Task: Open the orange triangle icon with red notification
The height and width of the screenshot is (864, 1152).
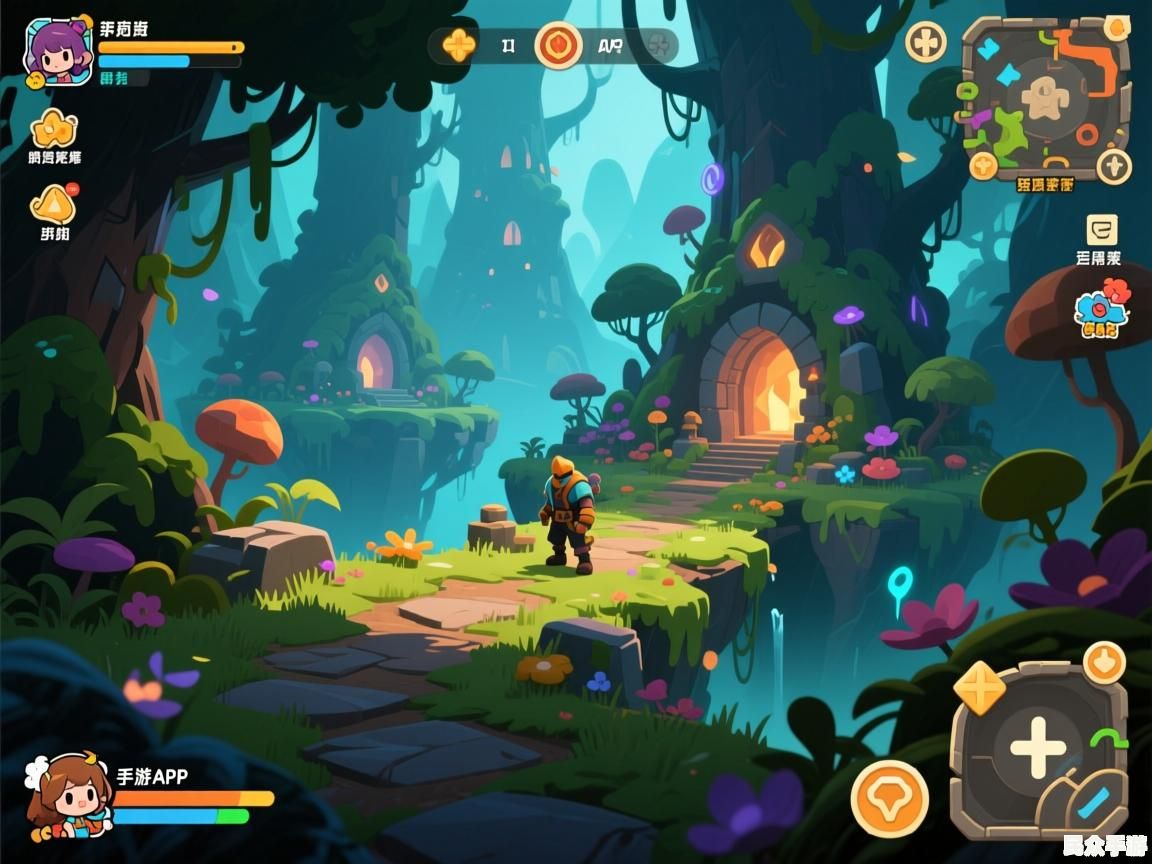Action: [x=52, y=204]
